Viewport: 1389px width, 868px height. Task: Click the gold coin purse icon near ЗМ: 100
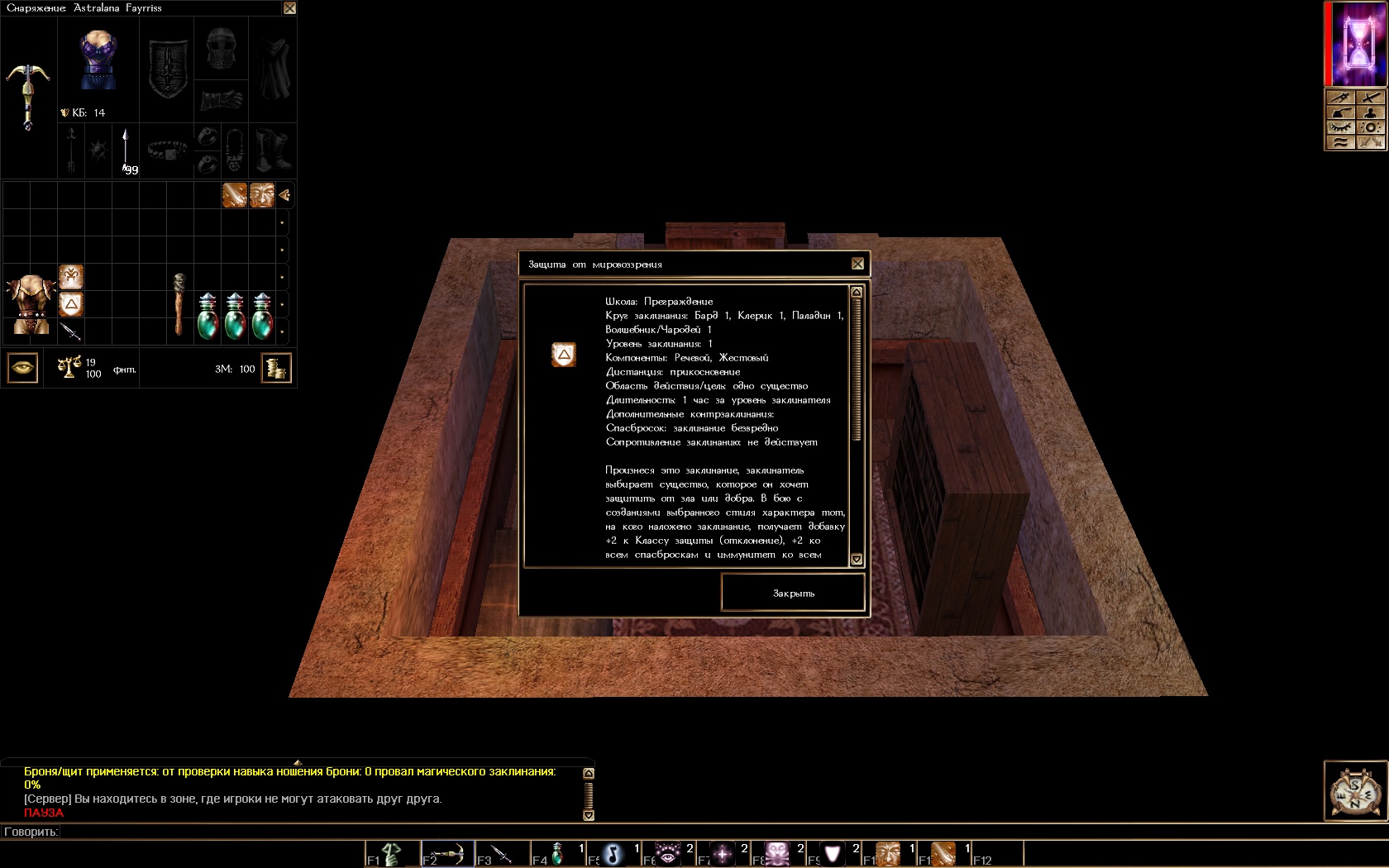click(278, 369)
